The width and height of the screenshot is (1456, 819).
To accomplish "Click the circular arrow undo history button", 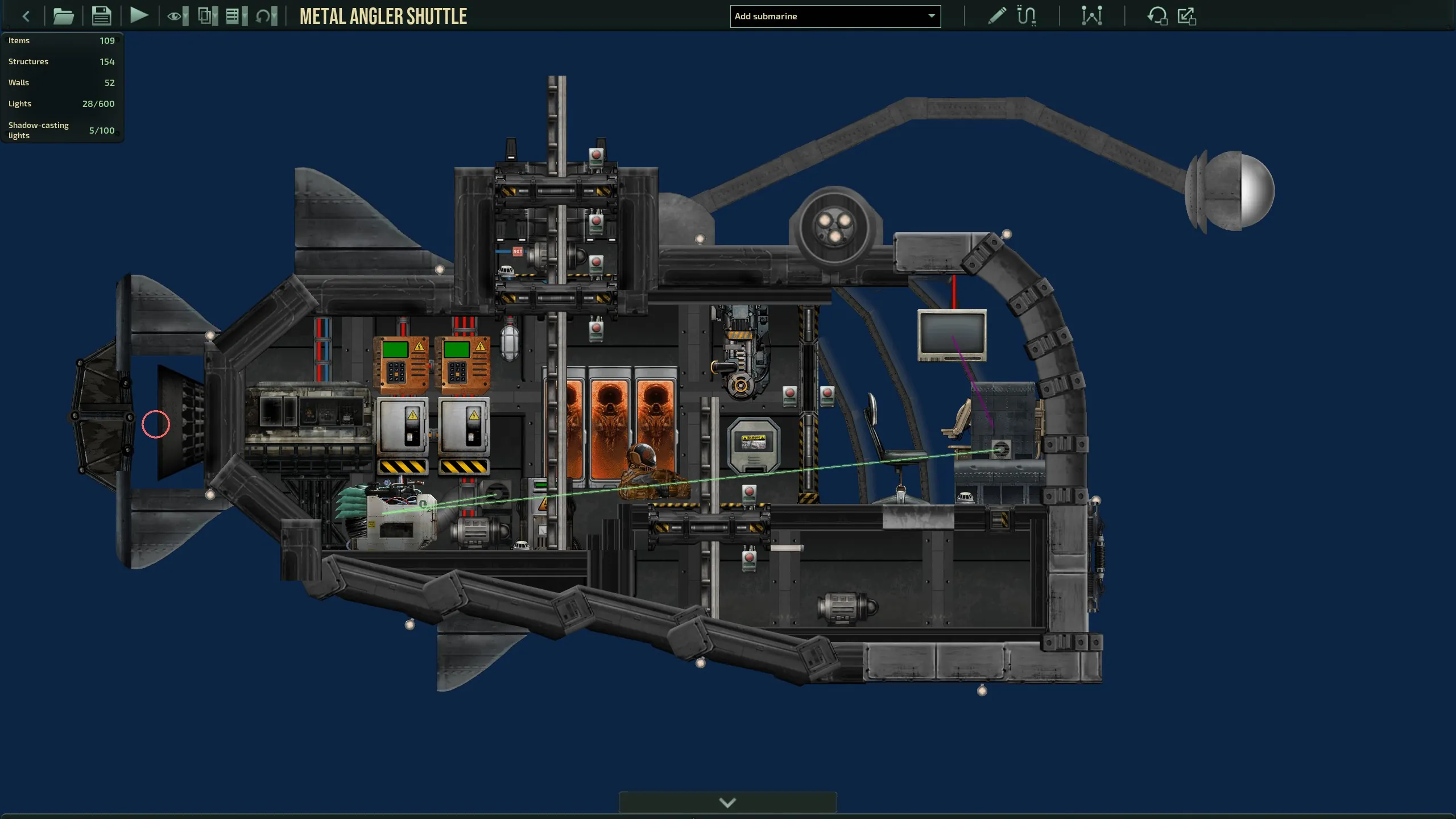I will (x=266, y=16).
